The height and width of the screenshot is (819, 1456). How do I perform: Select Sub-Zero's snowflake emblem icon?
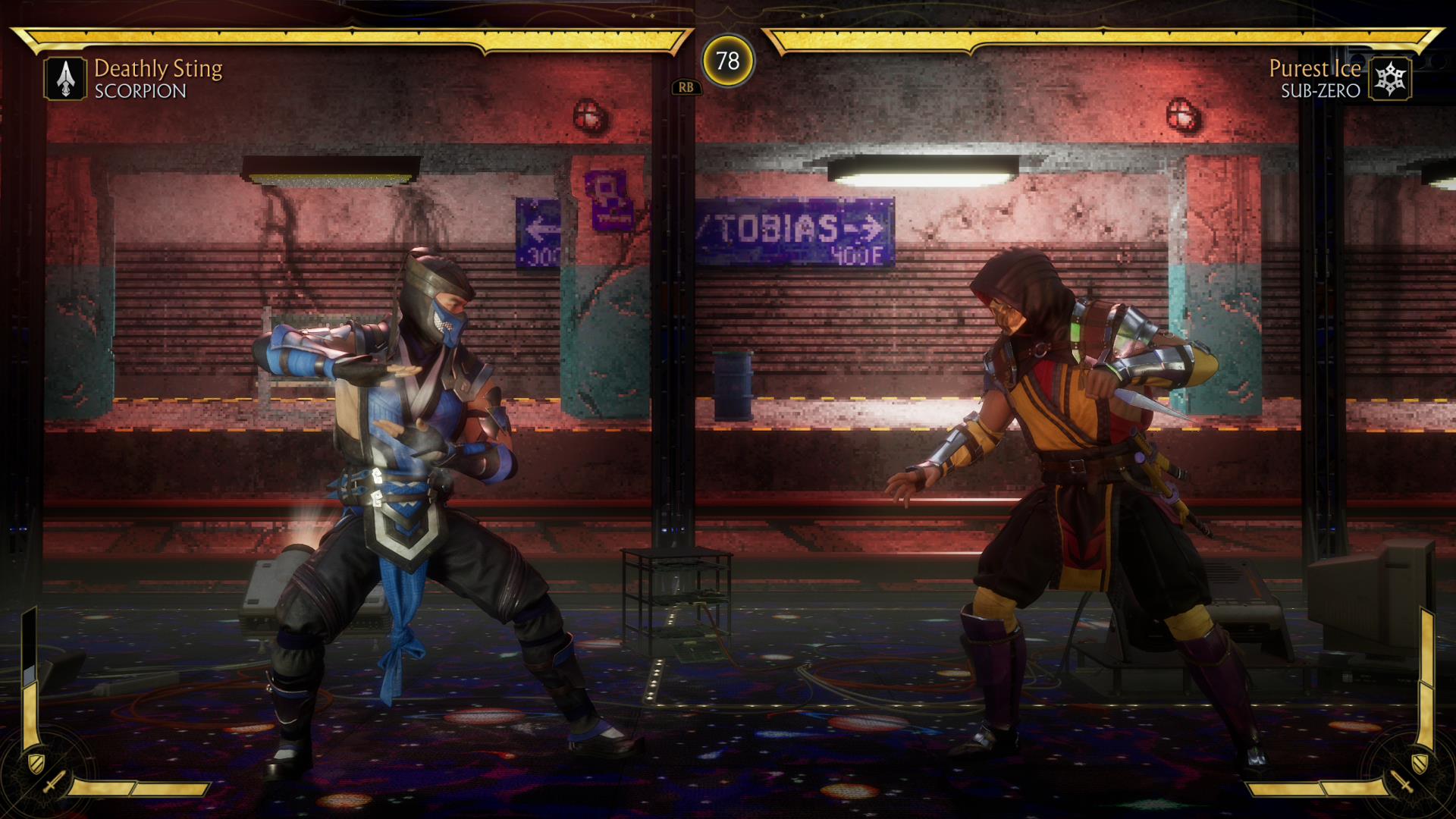pos(1390,77)
